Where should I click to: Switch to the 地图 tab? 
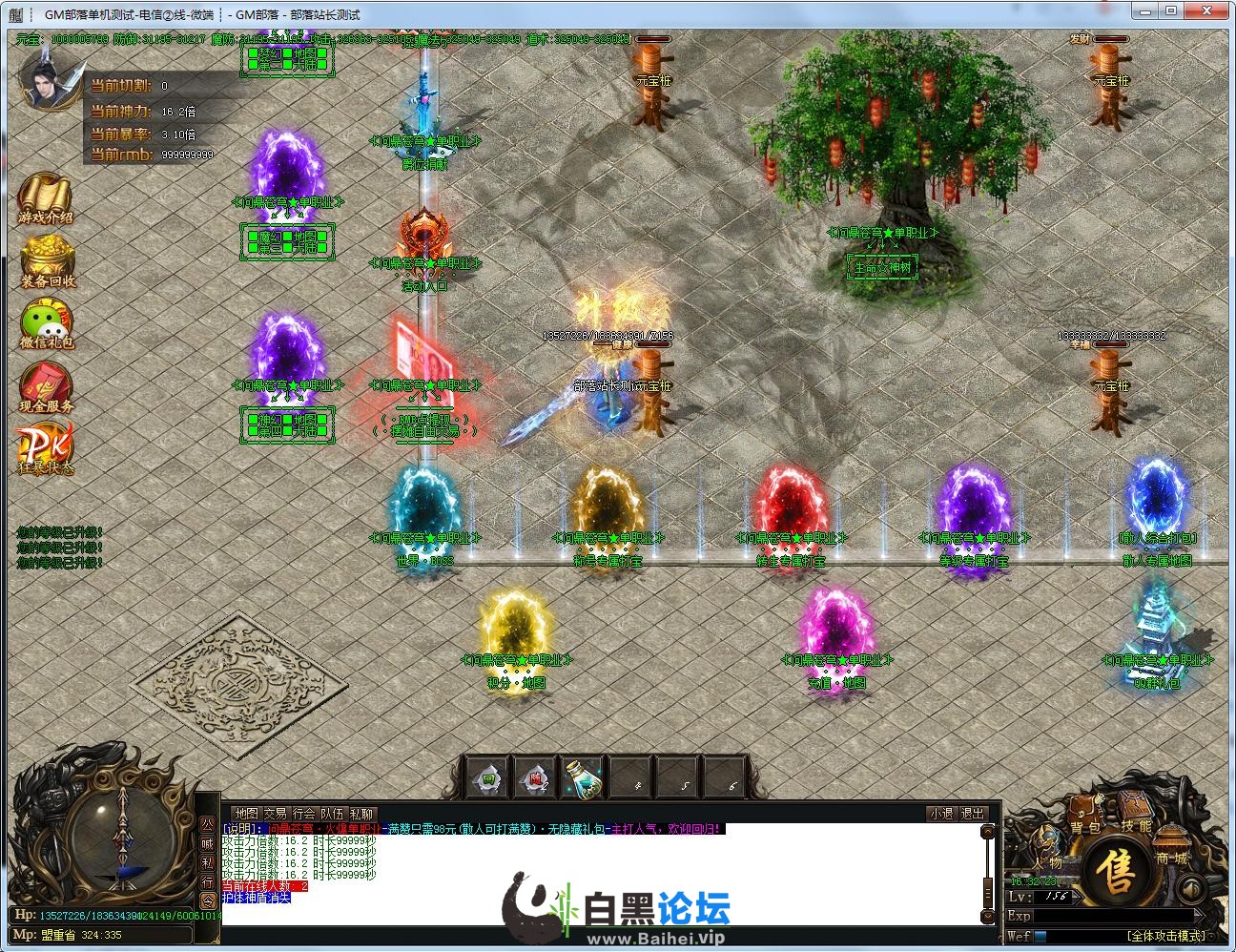coord(246,814)
